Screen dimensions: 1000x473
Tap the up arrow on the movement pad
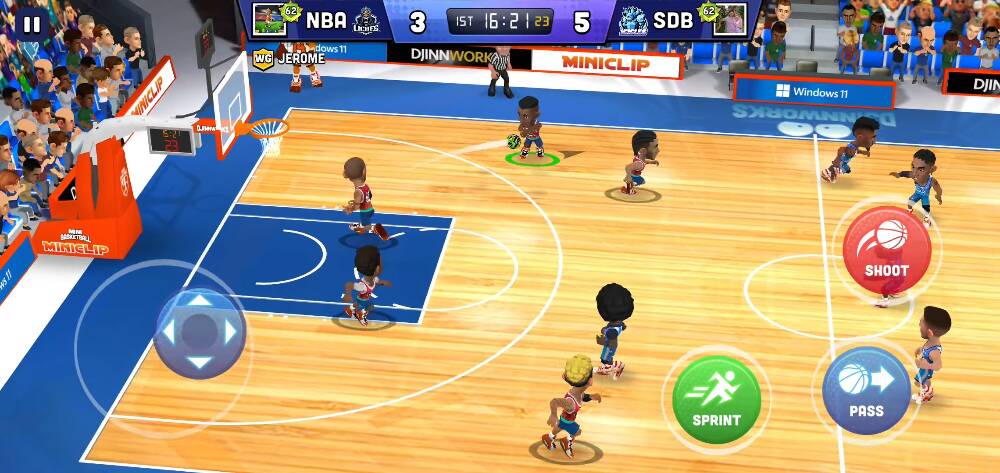point(200,300)
